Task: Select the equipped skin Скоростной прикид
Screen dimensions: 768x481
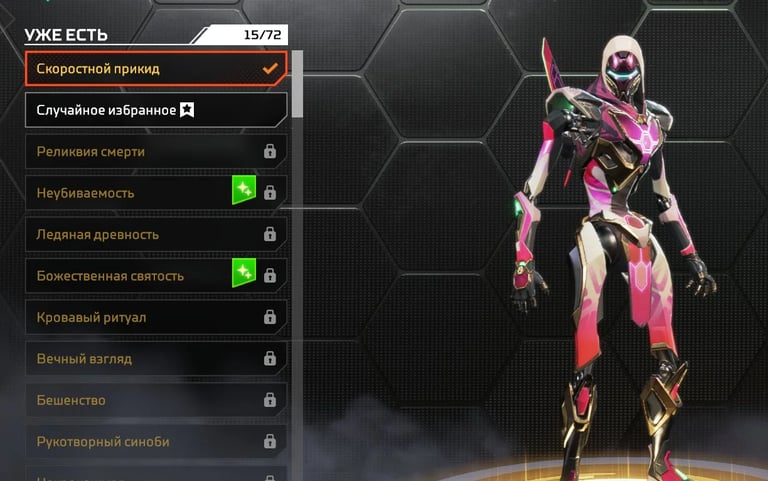Action: pyautogui.click(x=155, y=68)
